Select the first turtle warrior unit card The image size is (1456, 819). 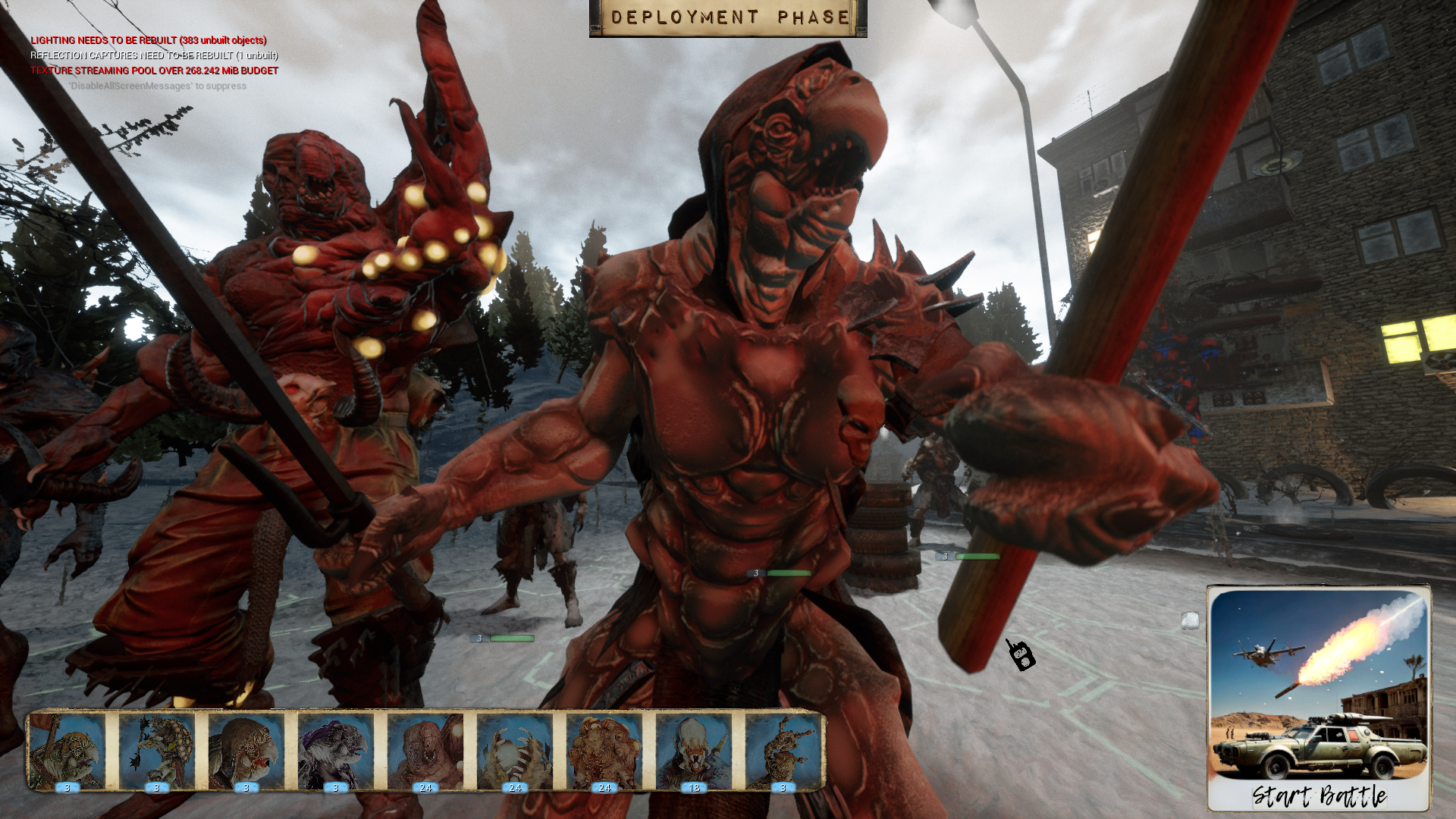tap(67, 751)
